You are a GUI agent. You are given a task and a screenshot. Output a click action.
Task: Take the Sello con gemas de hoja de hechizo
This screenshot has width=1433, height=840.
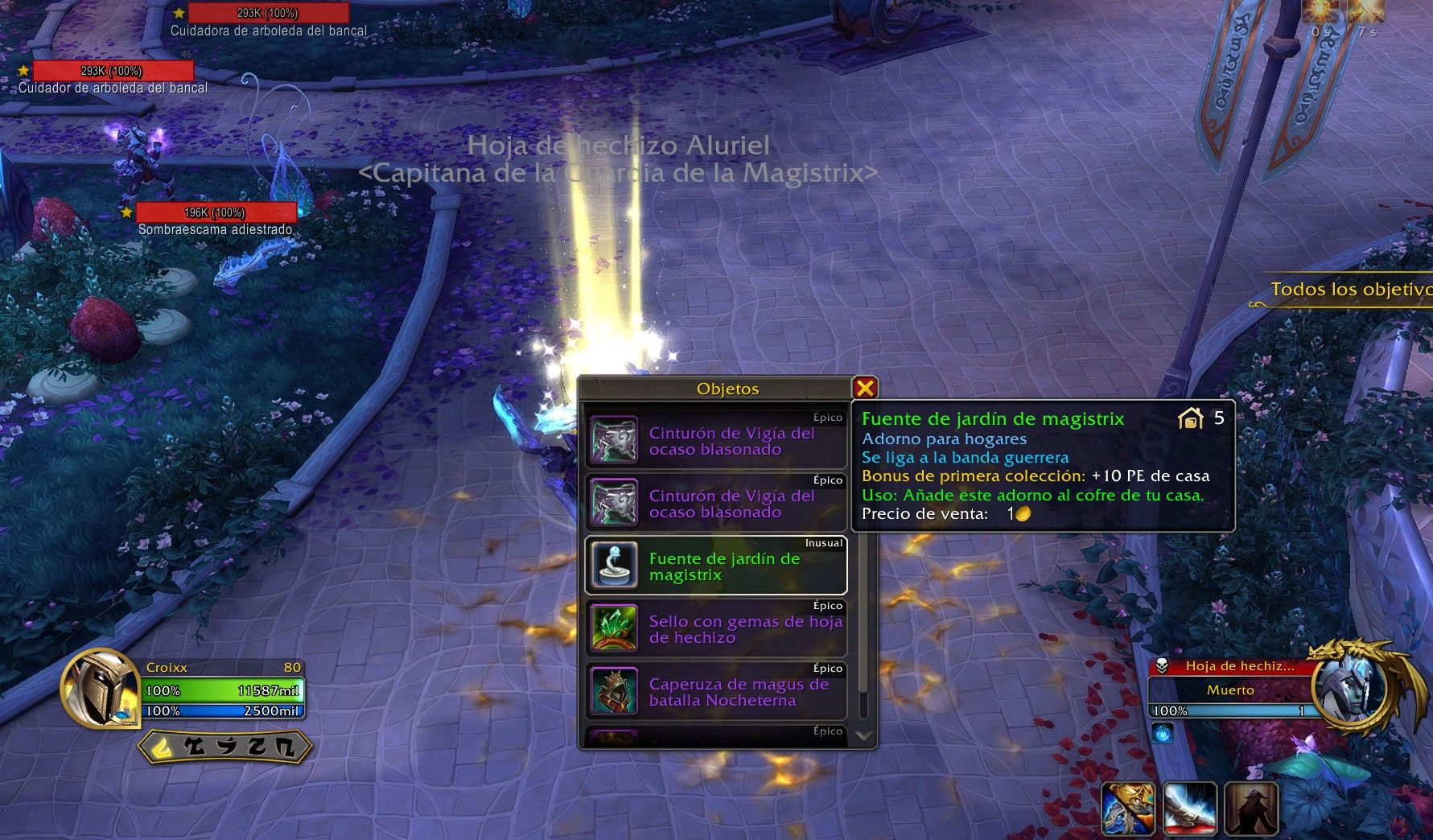tap(716, 629)
